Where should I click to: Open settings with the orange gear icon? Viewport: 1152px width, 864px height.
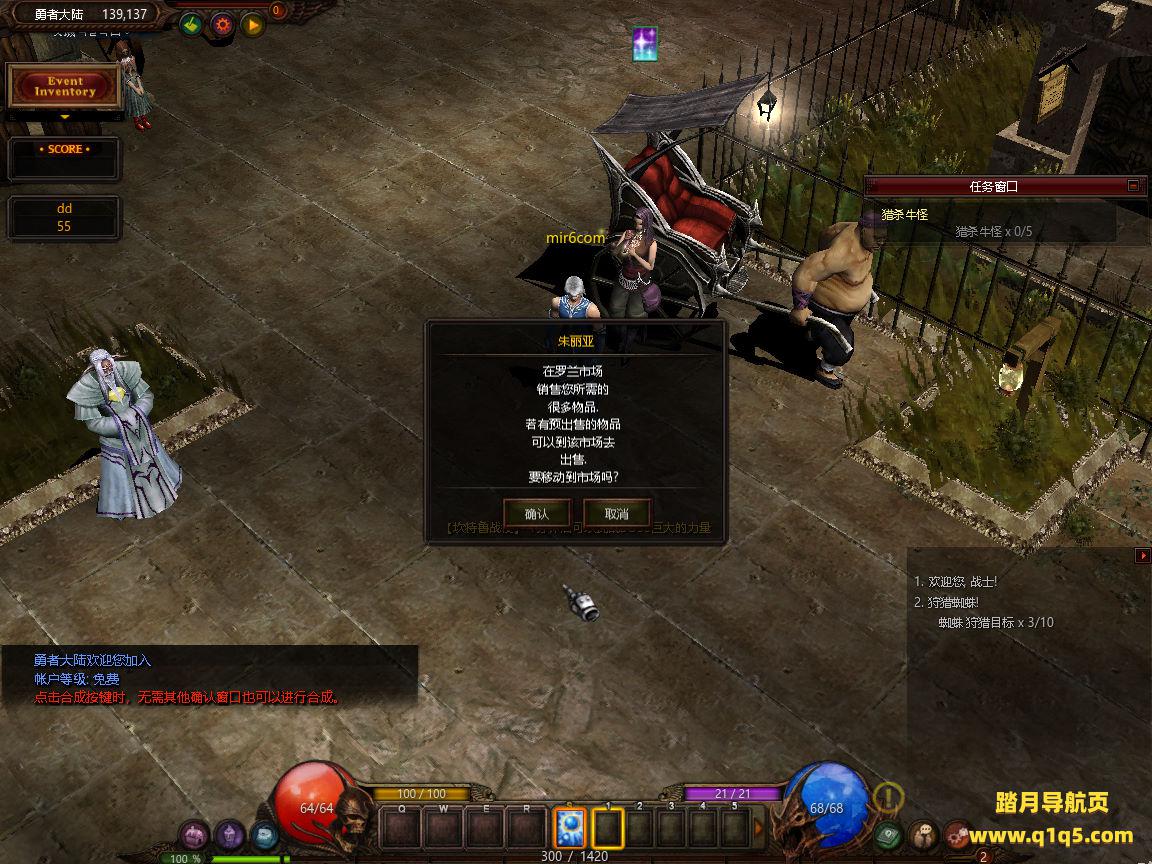tap(222, 25)
